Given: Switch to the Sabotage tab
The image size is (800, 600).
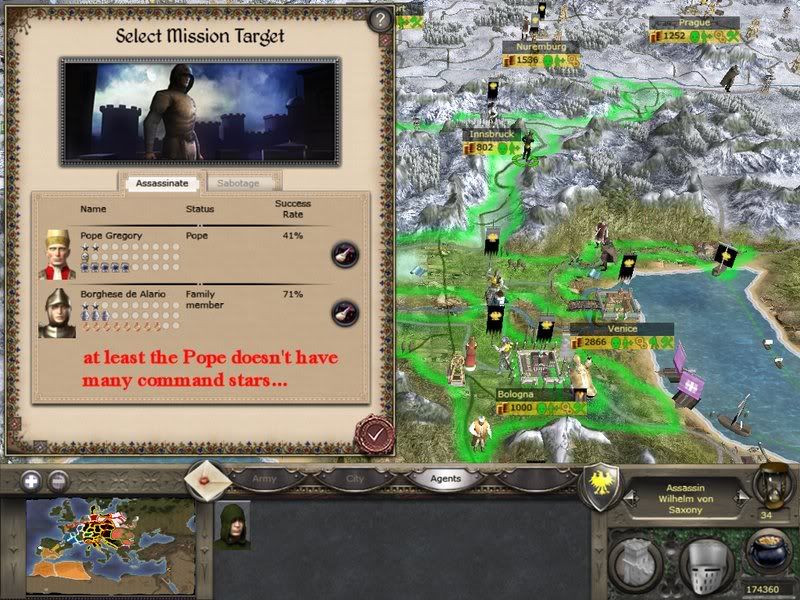Looking at the screenshot, I should coord(243,184).
